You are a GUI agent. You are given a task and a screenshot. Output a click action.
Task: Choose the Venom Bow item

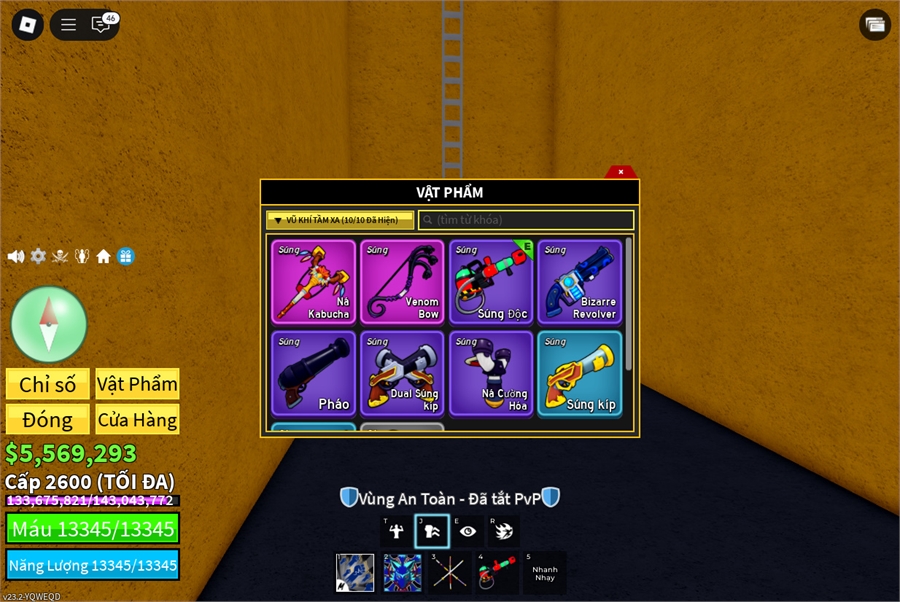(x=402, y=281)
